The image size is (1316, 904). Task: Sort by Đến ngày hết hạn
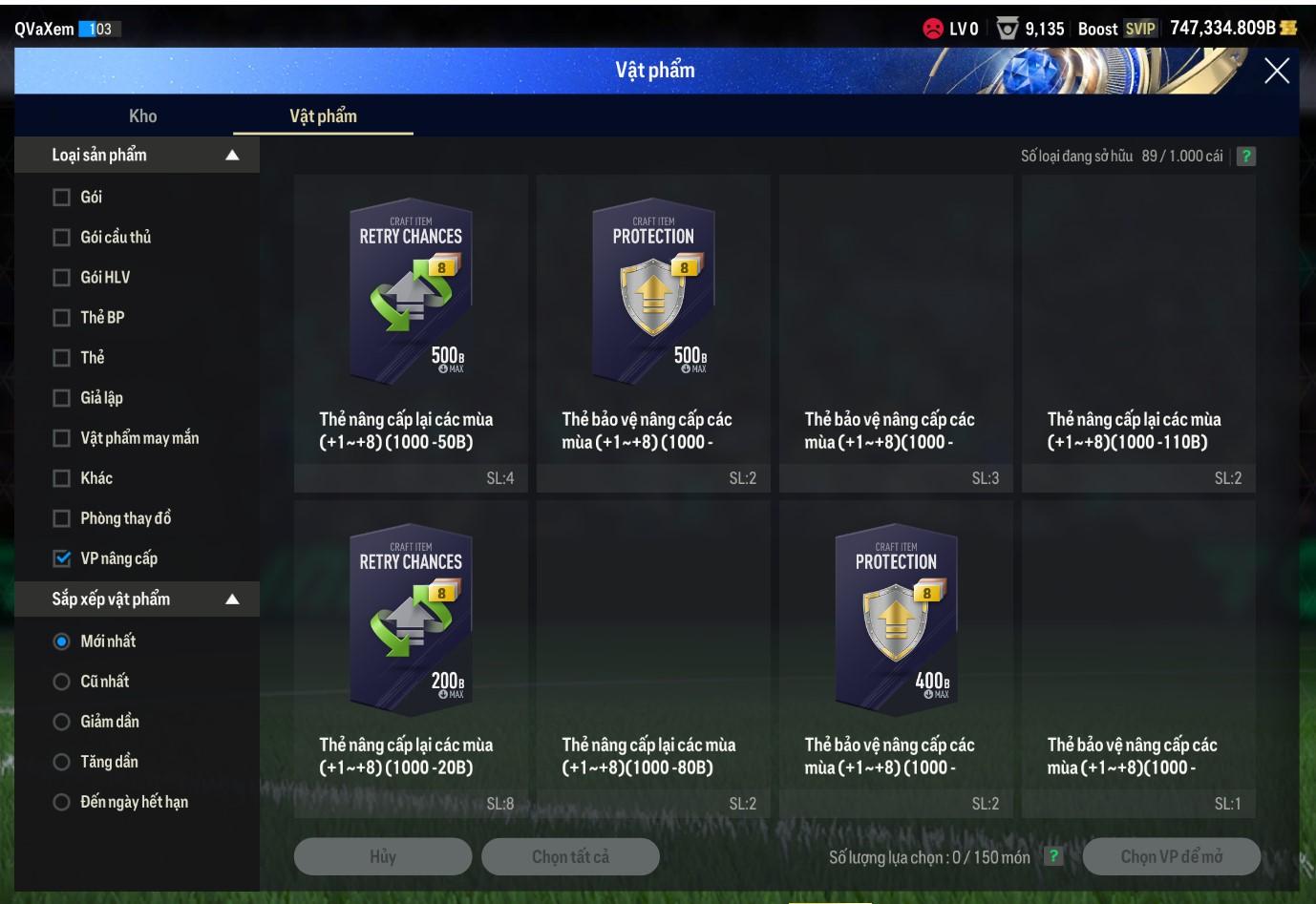[62, 802]
